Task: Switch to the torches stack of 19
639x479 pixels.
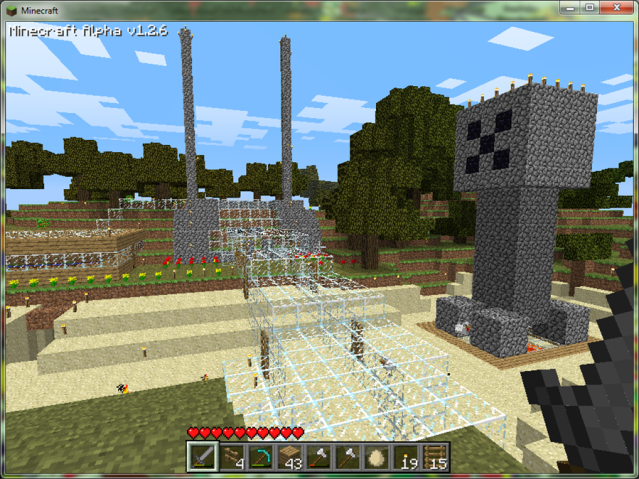Action: point(405,457)
